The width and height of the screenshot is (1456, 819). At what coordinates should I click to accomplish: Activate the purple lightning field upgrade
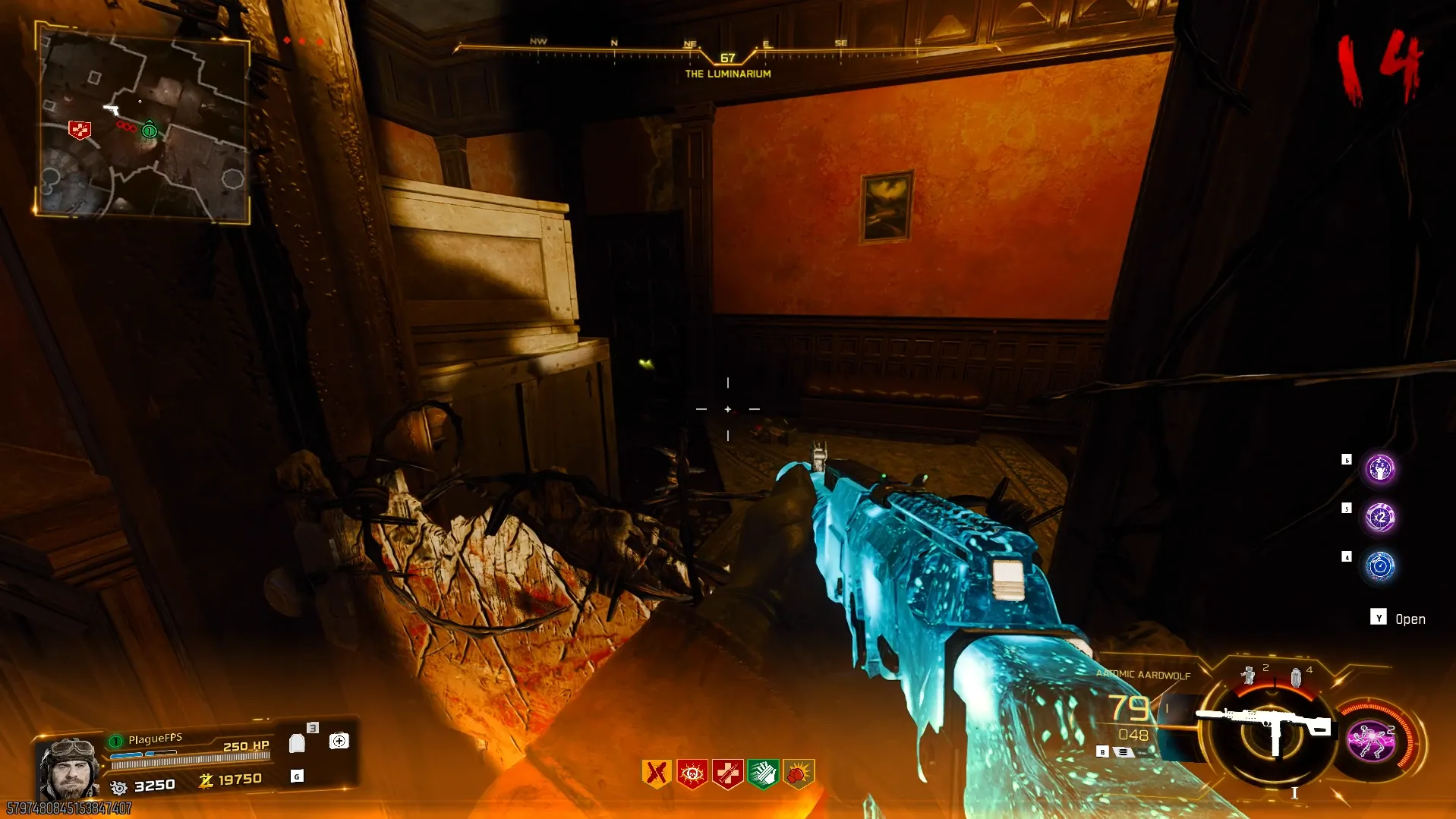1371,740
